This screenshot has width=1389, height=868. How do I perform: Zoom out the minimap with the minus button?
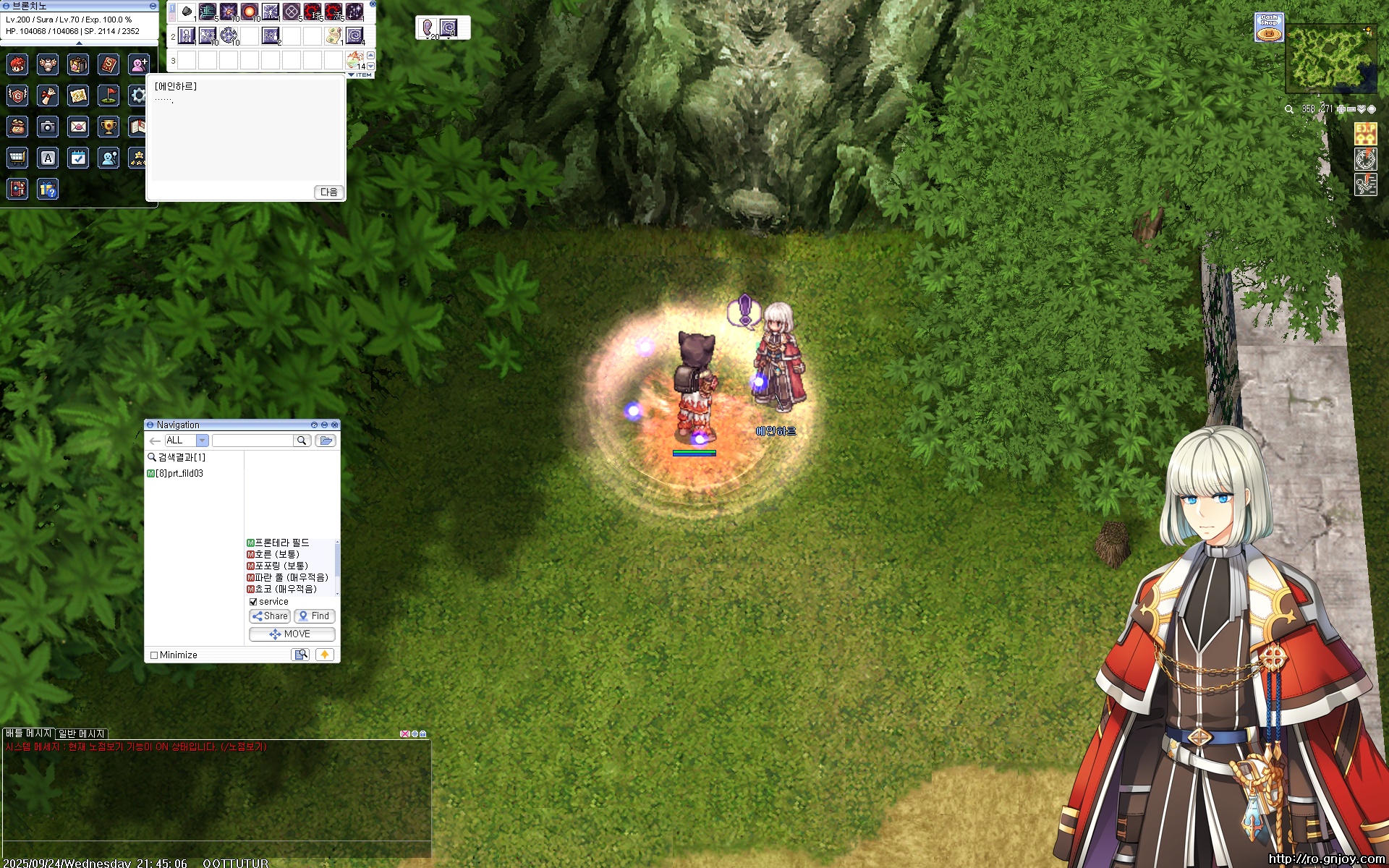tap(1351, 109)
